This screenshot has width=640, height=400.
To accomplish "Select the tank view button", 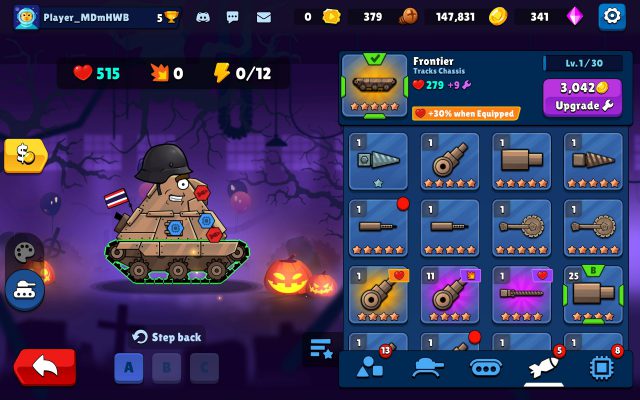I will point(24,291).
